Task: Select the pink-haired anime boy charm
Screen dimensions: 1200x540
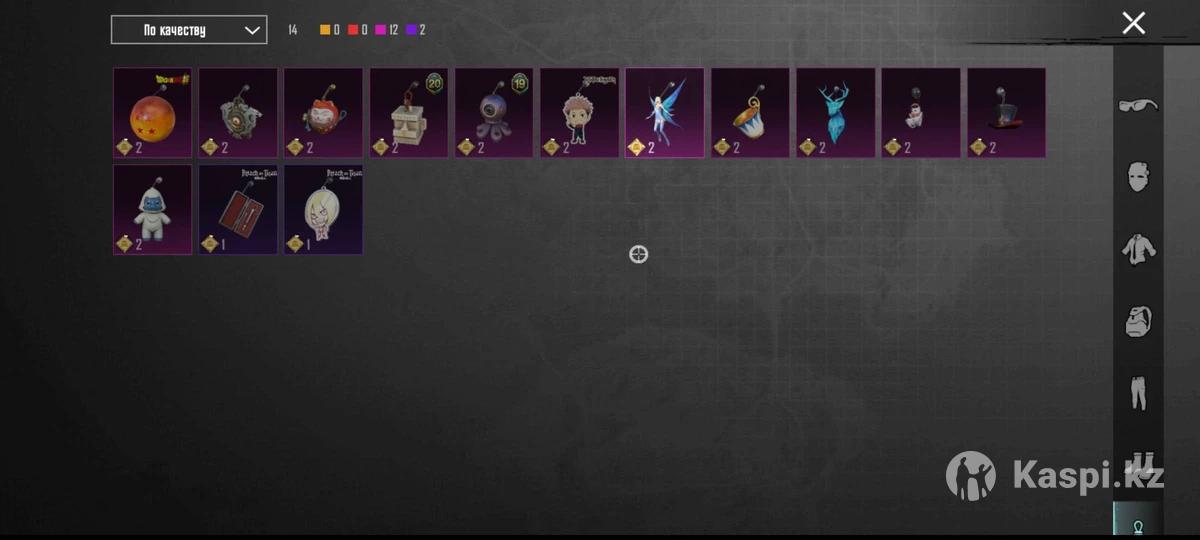Action: pos(579,112)
